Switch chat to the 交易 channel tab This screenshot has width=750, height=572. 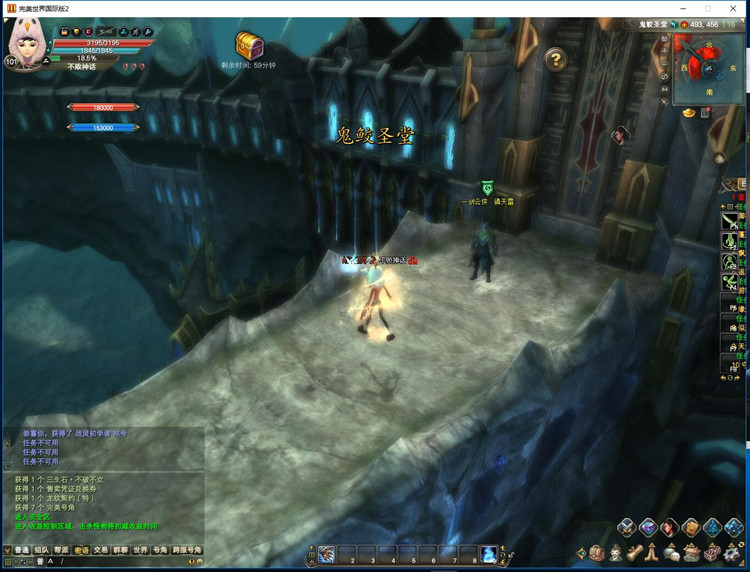click(101, 550)
